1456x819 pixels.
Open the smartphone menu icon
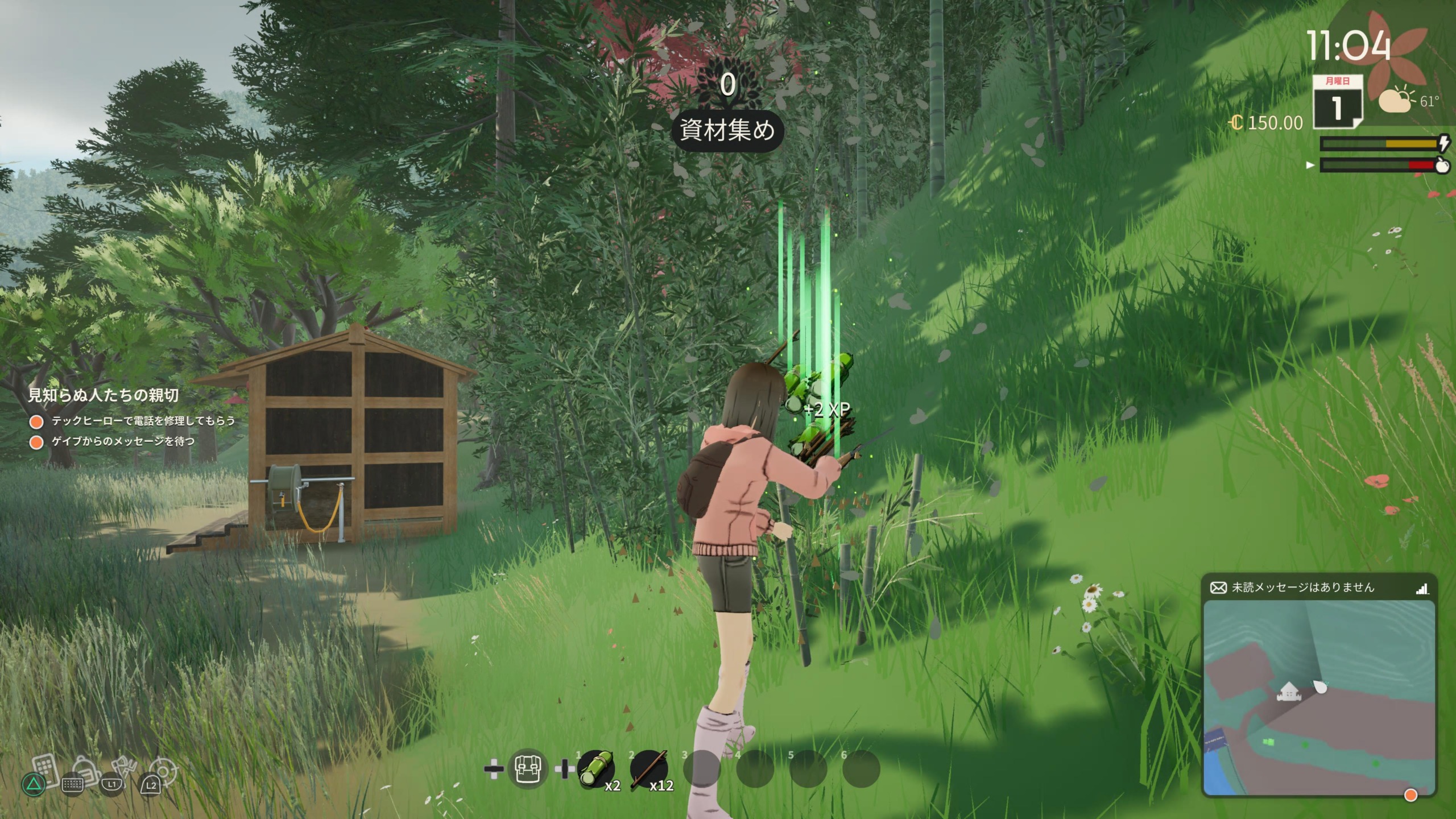point(44,769)
